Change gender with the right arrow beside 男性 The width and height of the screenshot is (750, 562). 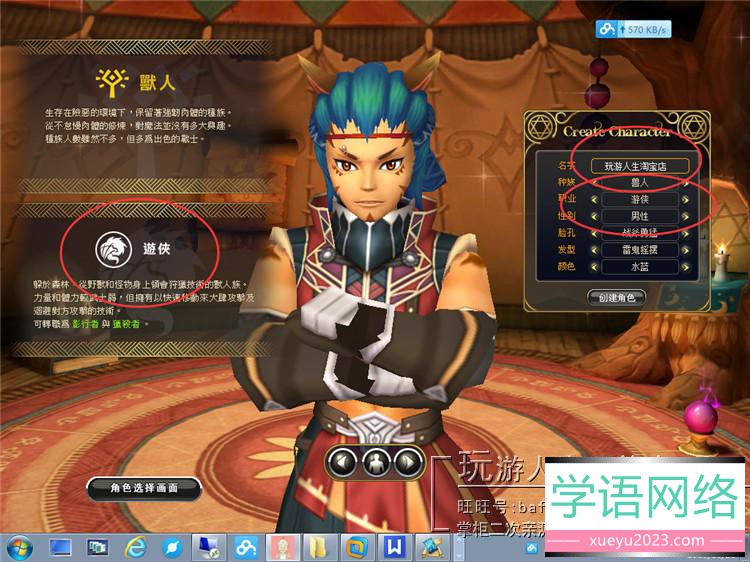685,215
